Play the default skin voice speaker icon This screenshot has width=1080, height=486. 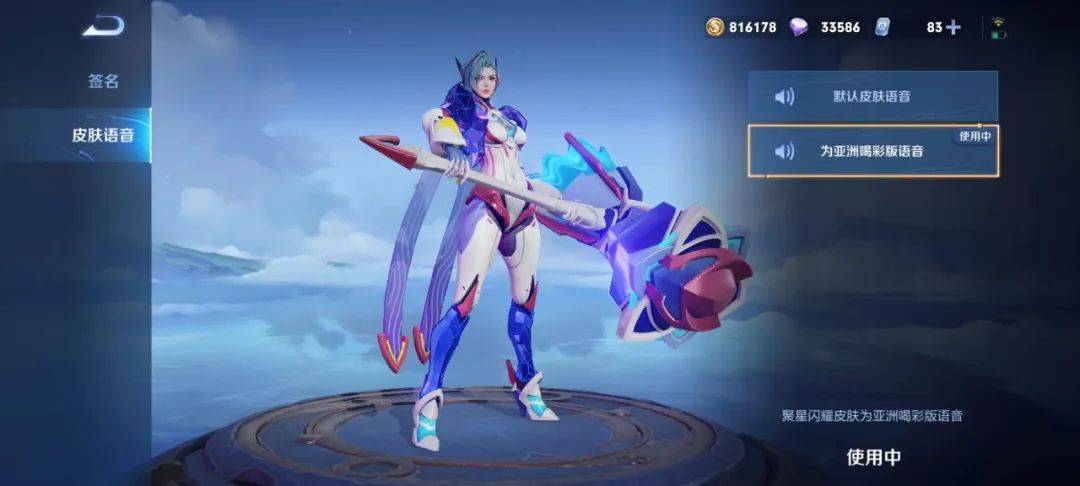point(785,96)
